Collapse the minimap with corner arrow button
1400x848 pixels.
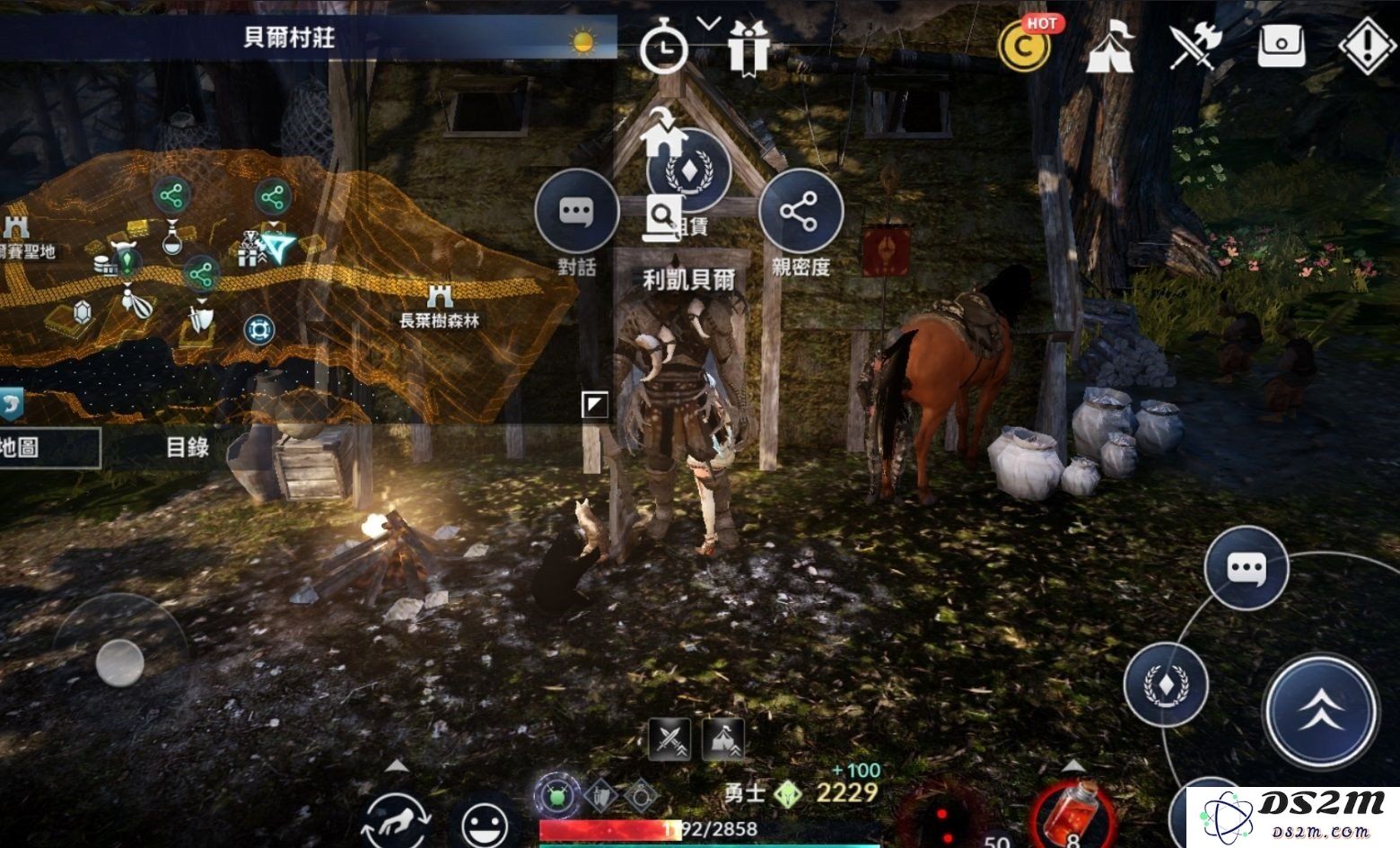[595, 405]
